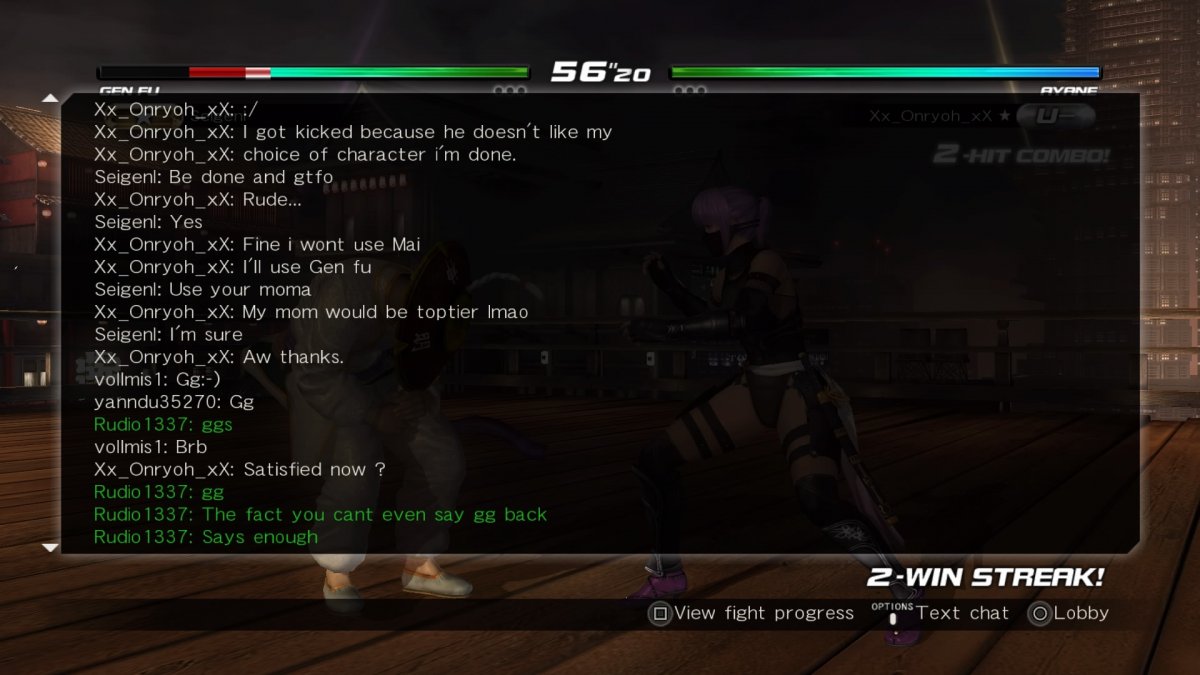This screenshot has width=1200, height=675.
Task: Click the chat log's down arrow
Action: 50,547
